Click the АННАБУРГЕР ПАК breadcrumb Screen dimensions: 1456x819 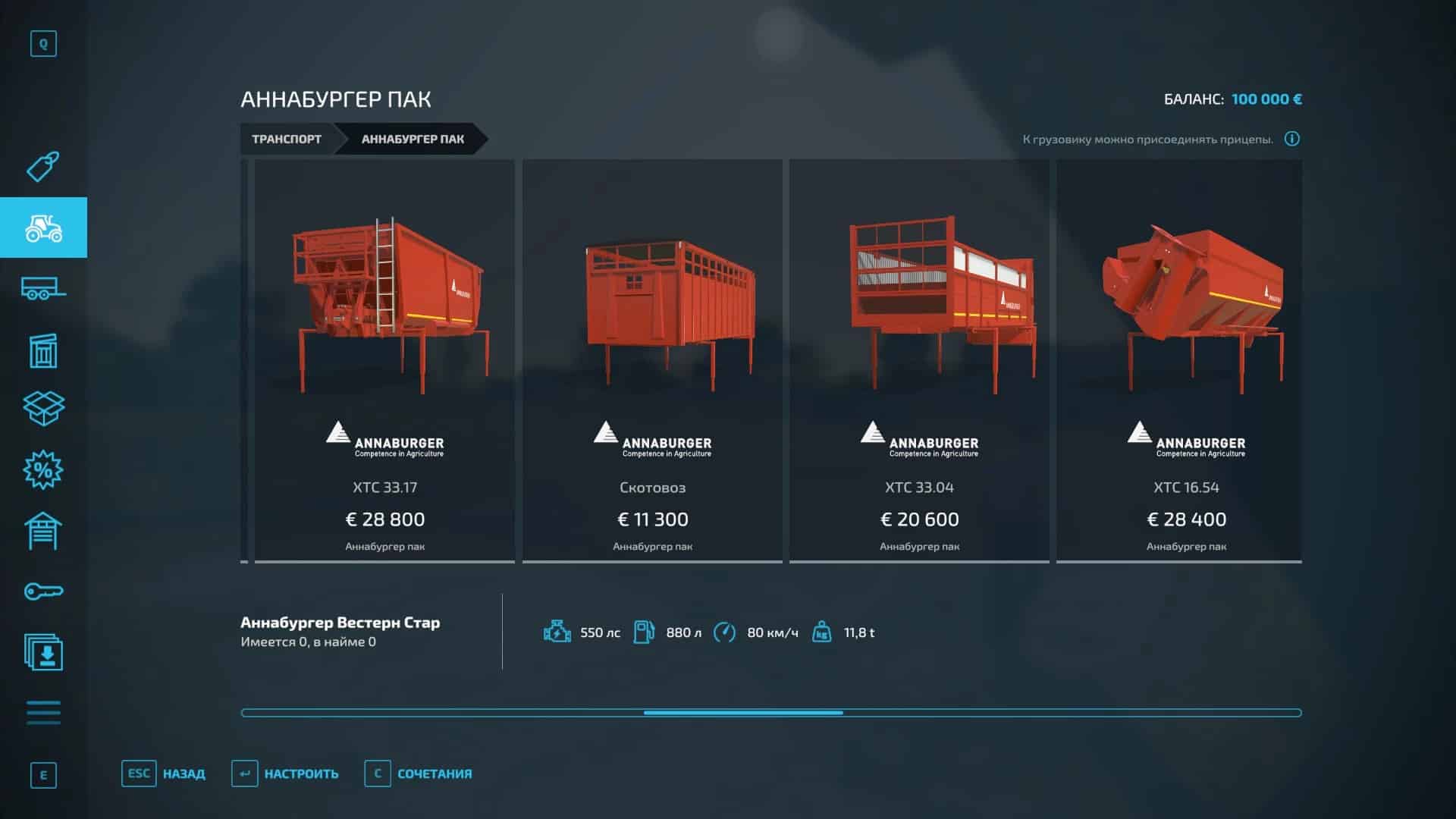(x=413, y=139)
